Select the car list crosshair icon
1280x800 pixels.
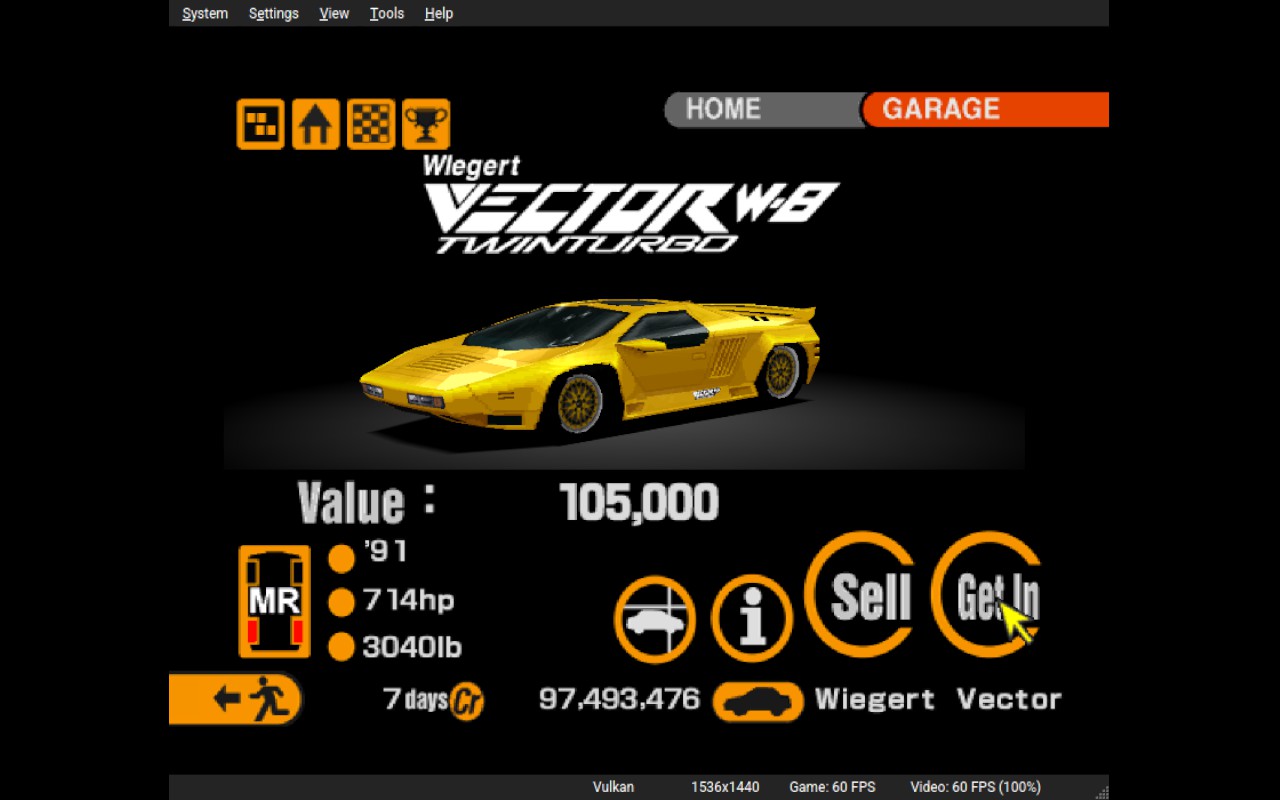point(655,619)
